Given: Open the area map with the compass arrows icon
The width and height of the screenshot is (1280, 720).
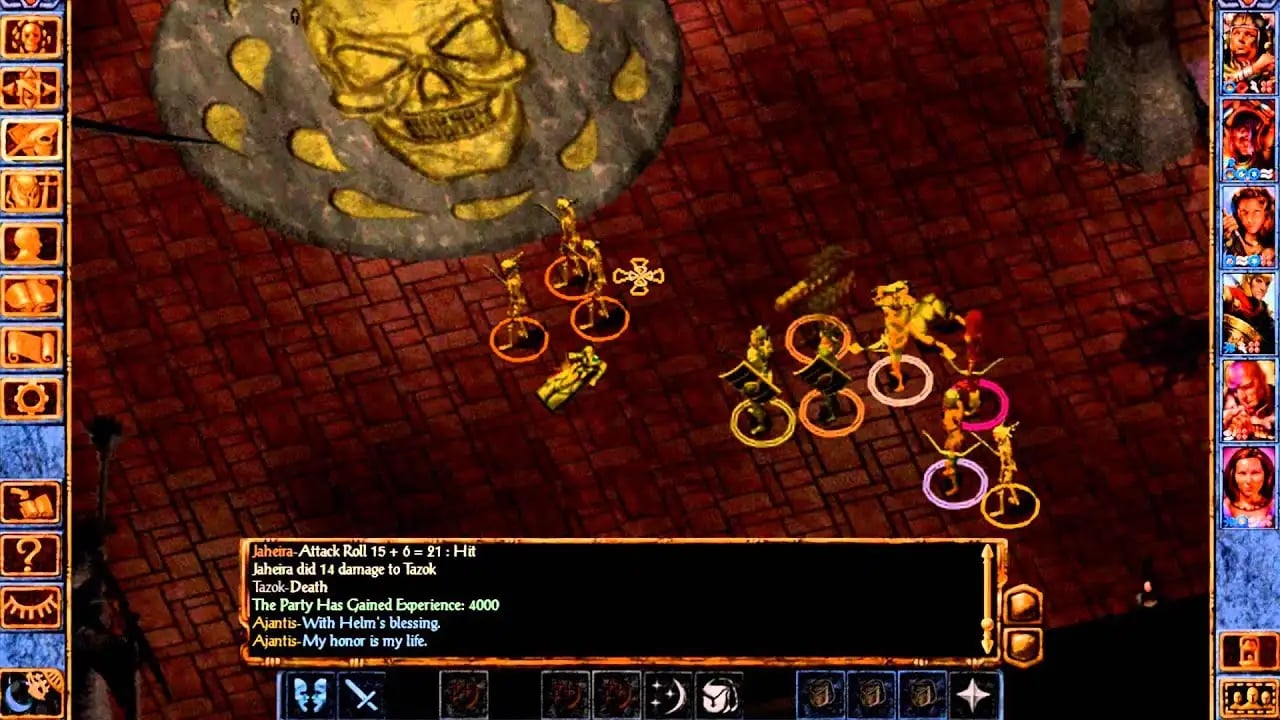Looking at the screenshot, I should pyautogui.click(x=32, y=88).
